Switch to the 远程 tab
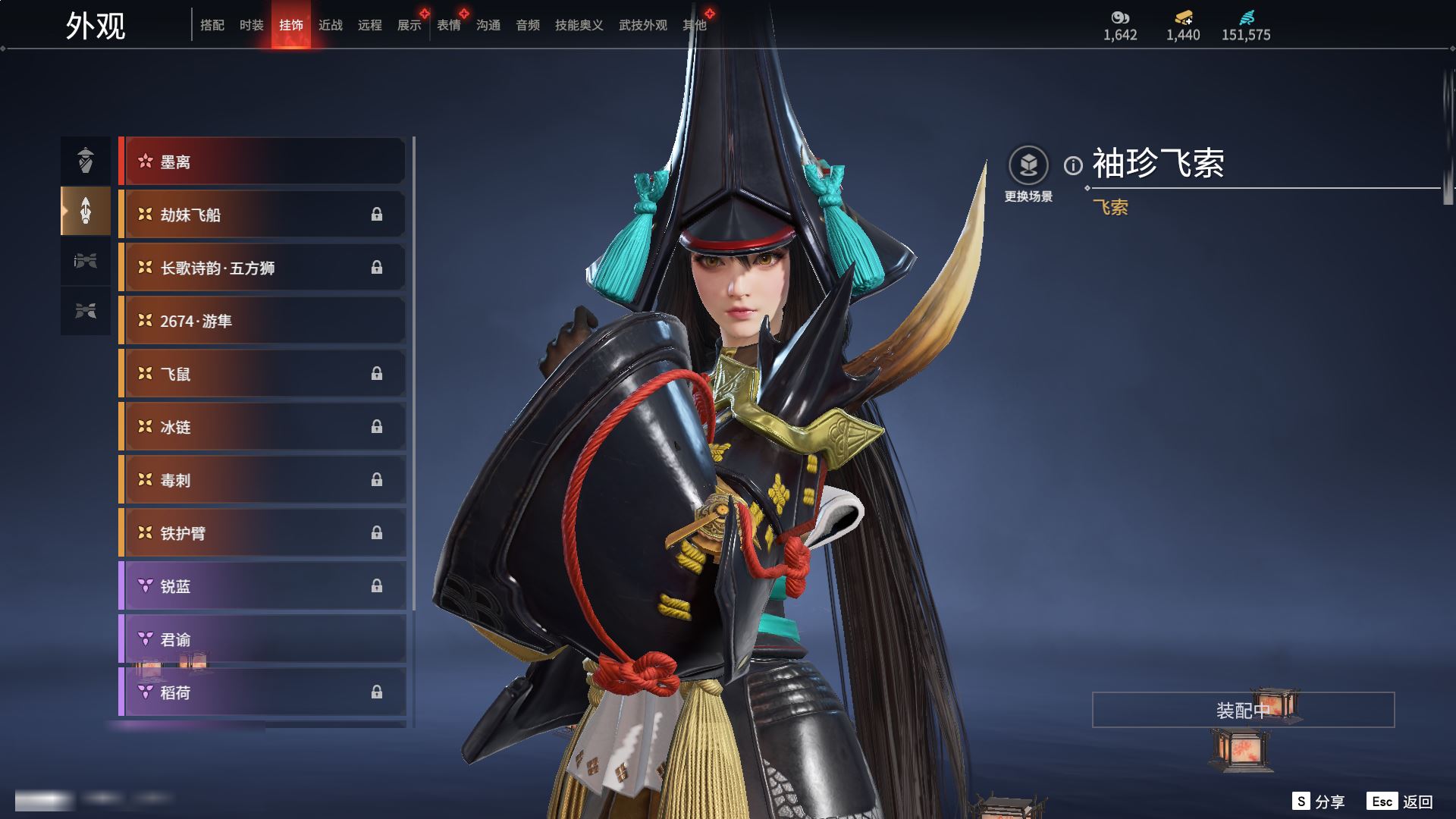Screen dimensions: 1456x819 [x=370, y=26]
